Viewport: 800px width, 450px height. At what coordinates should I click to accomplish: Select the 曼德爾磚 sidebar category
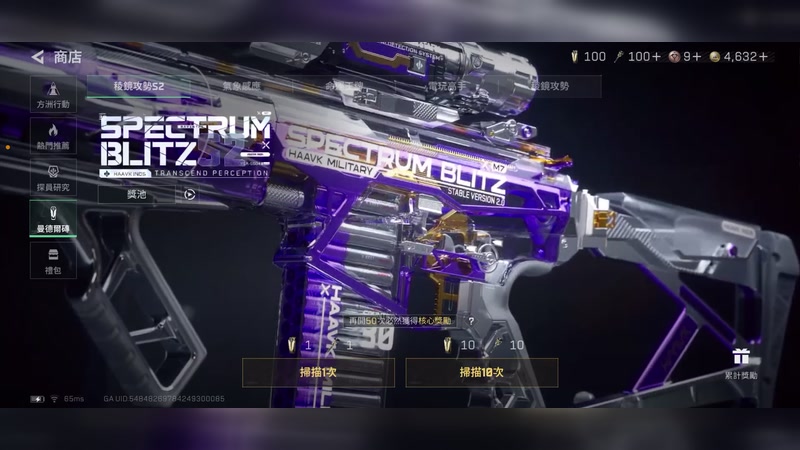(53, 218)
